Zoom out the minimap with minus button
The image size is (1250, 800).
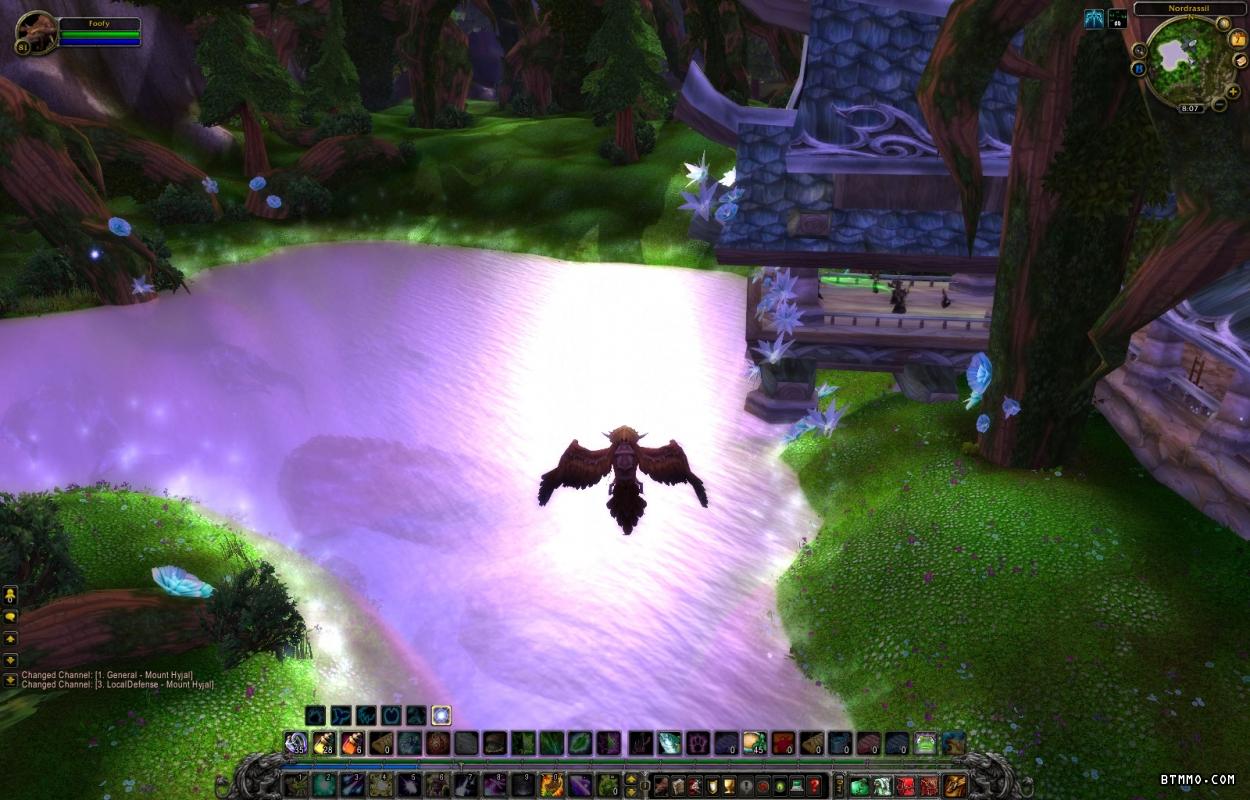(x=1220, y=105)
